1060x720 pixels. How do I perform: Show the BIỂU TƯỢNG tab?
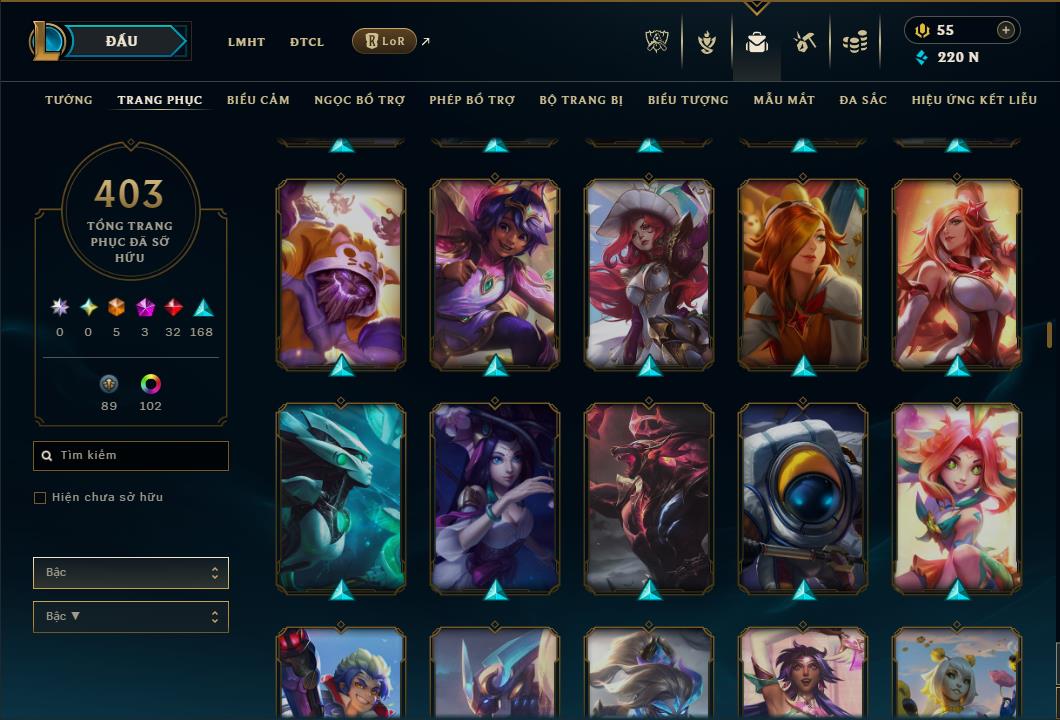688,100
